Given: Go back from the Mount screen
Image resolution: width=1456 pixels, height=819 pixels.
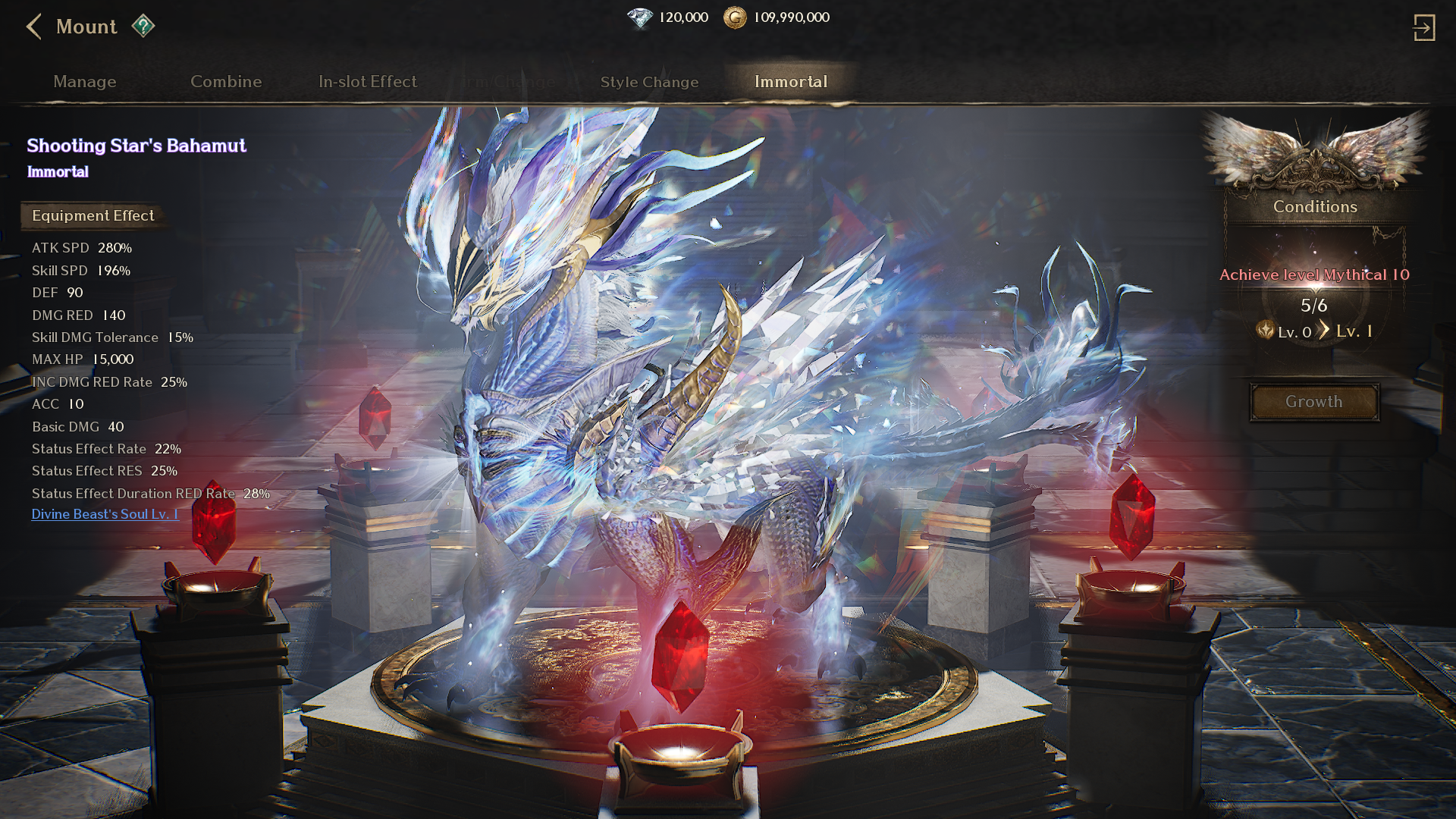Looking at the screenshot, I should [33, 27].
